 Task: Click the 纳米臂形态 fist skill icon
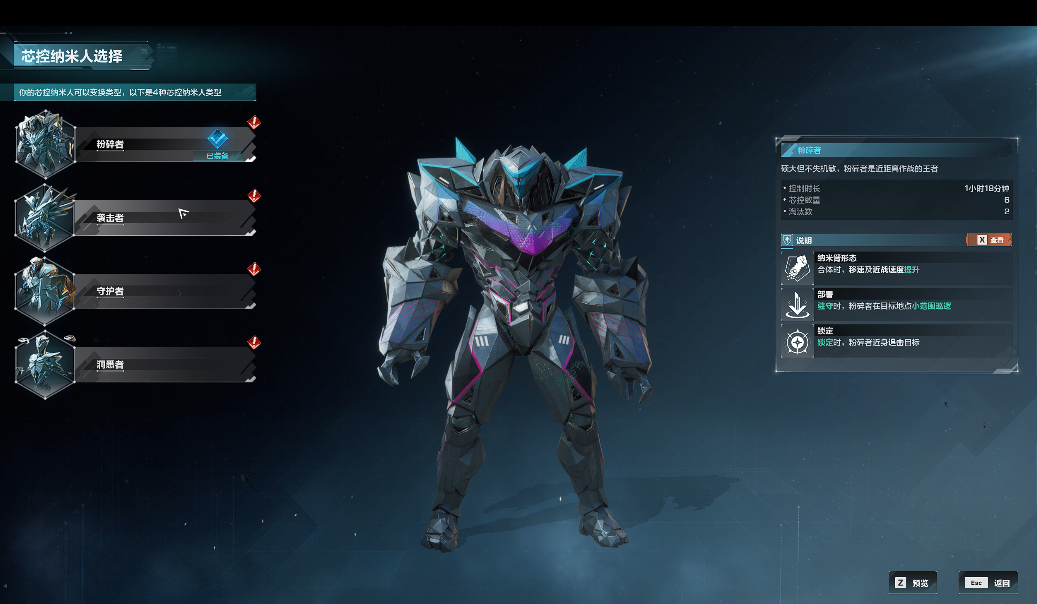pos(798,266)
